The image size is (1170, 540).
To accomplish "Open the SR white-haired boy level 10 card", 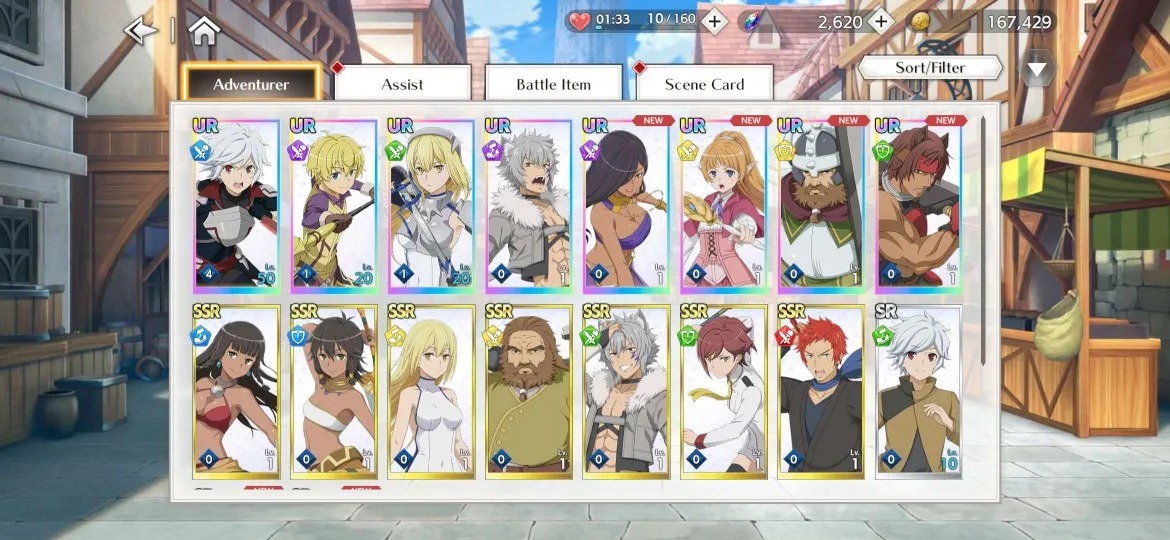I will click(918, 391).
